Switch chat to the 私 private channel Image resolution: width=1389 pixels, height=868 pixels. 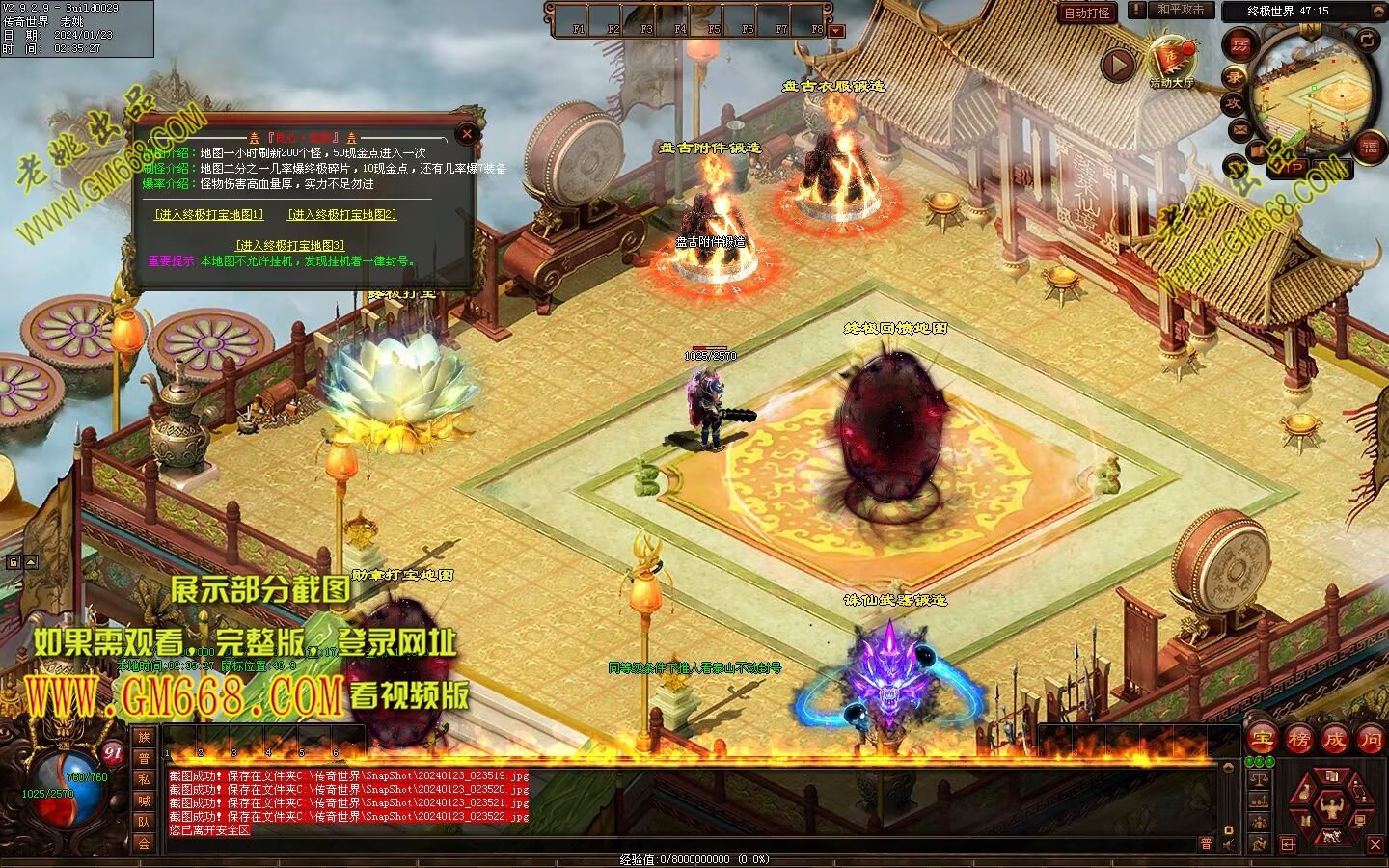pyautogui.click(x=144, y=779)
